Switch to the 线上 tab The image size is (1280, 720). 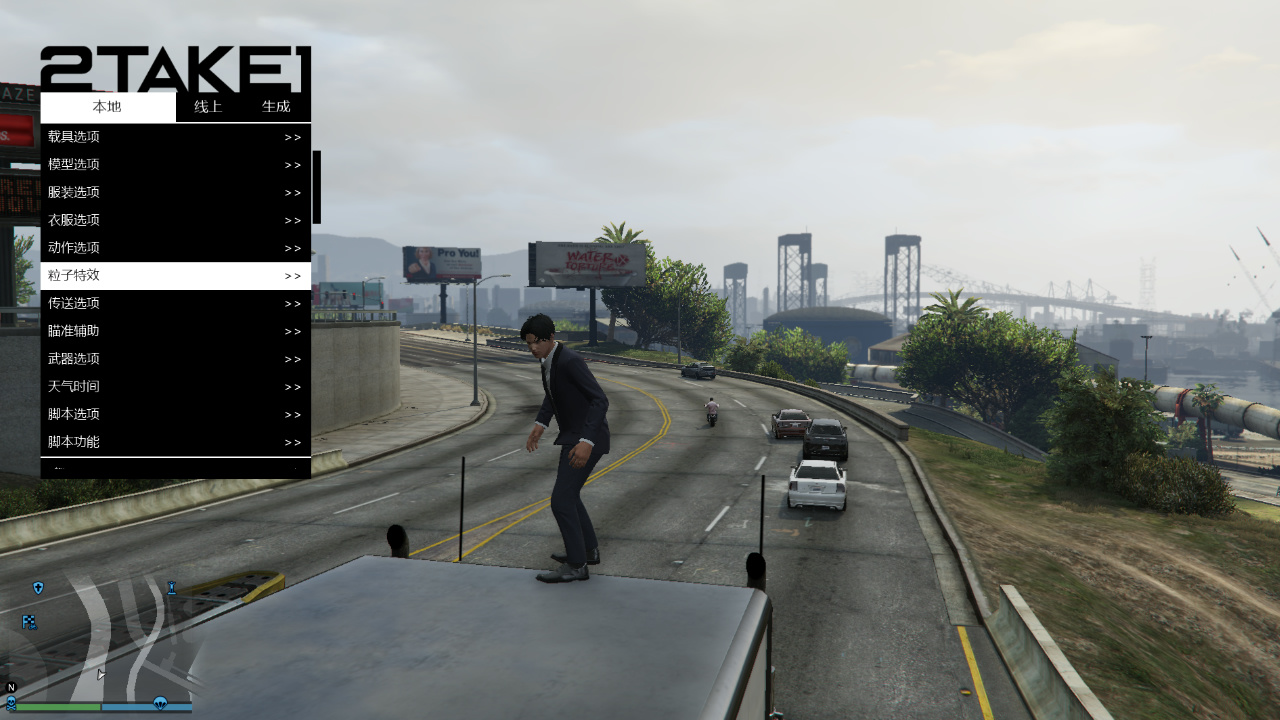pyautogui.click(x=207, y=107)
